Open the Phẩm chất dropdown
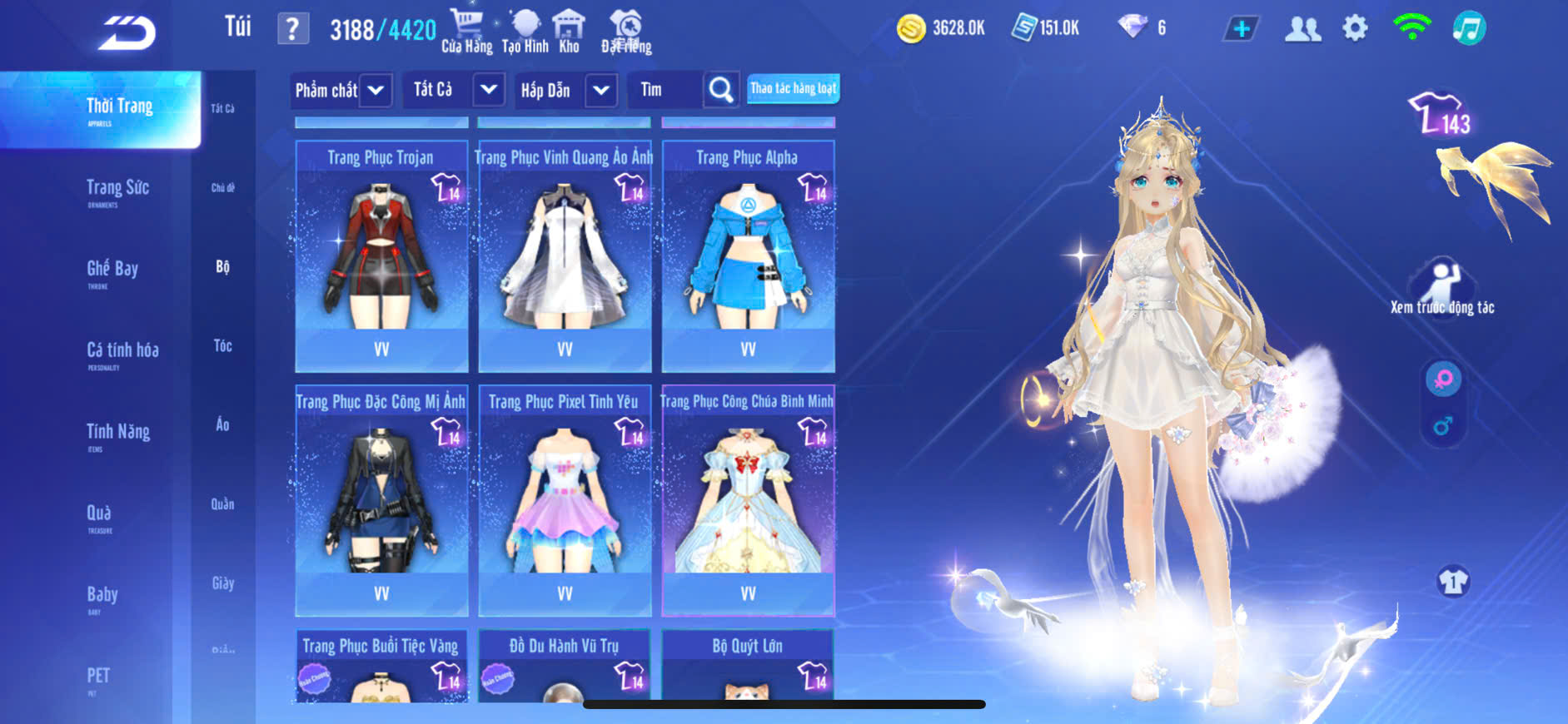 [341, 90]
